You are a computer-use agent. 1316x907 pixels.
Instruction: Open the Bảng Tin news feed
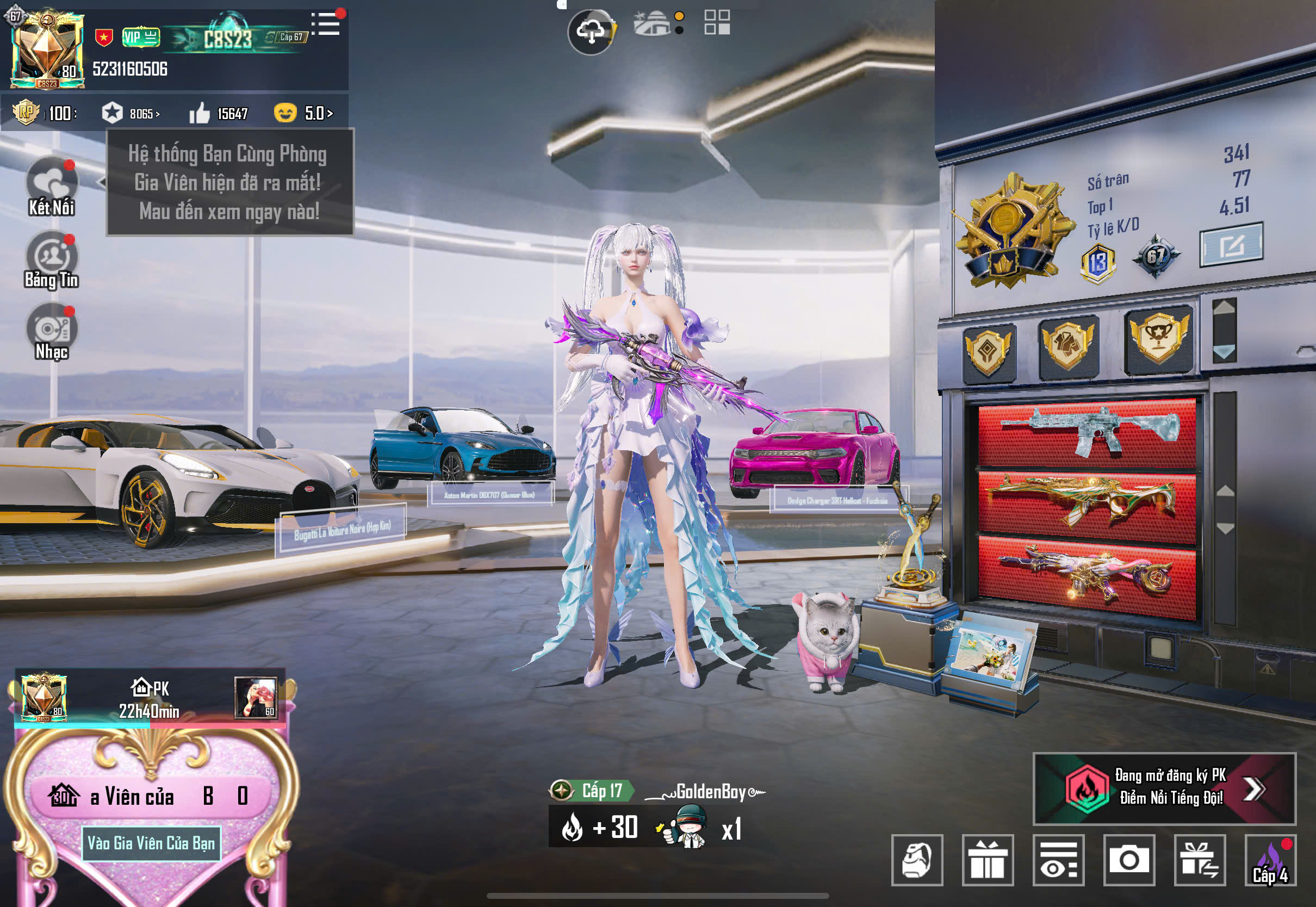(x=52, y=260)
